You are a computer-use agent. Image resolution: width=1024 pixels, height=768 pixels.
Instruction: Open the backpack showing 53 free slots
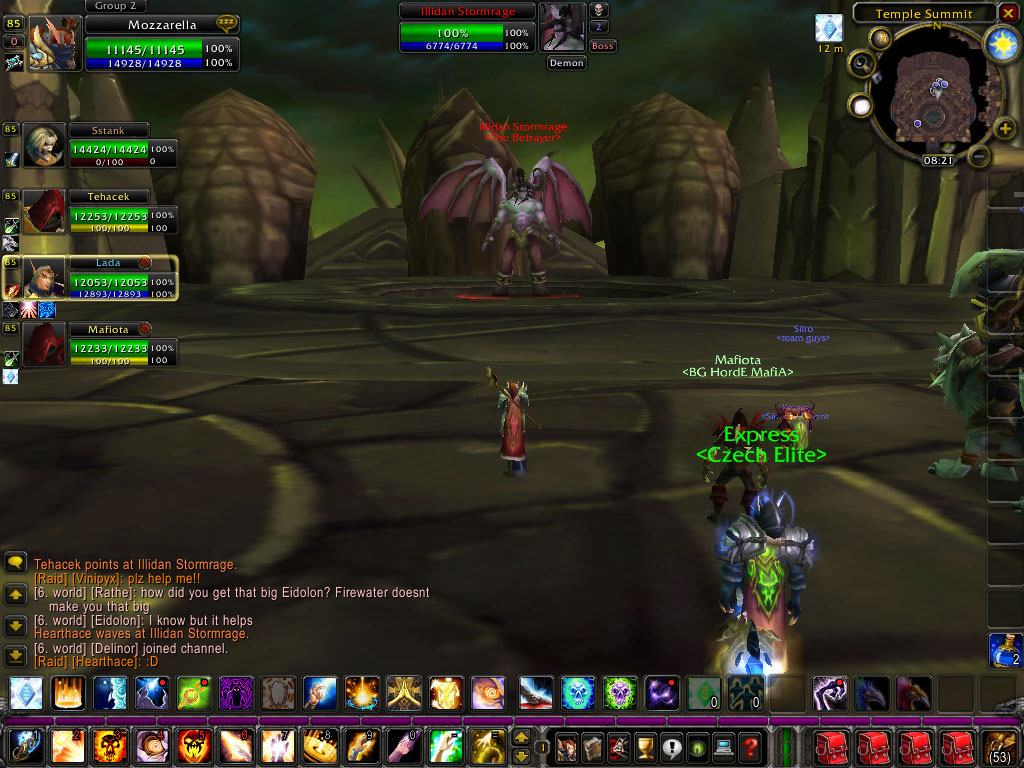pyautogui.click(x=1001, y=746)
